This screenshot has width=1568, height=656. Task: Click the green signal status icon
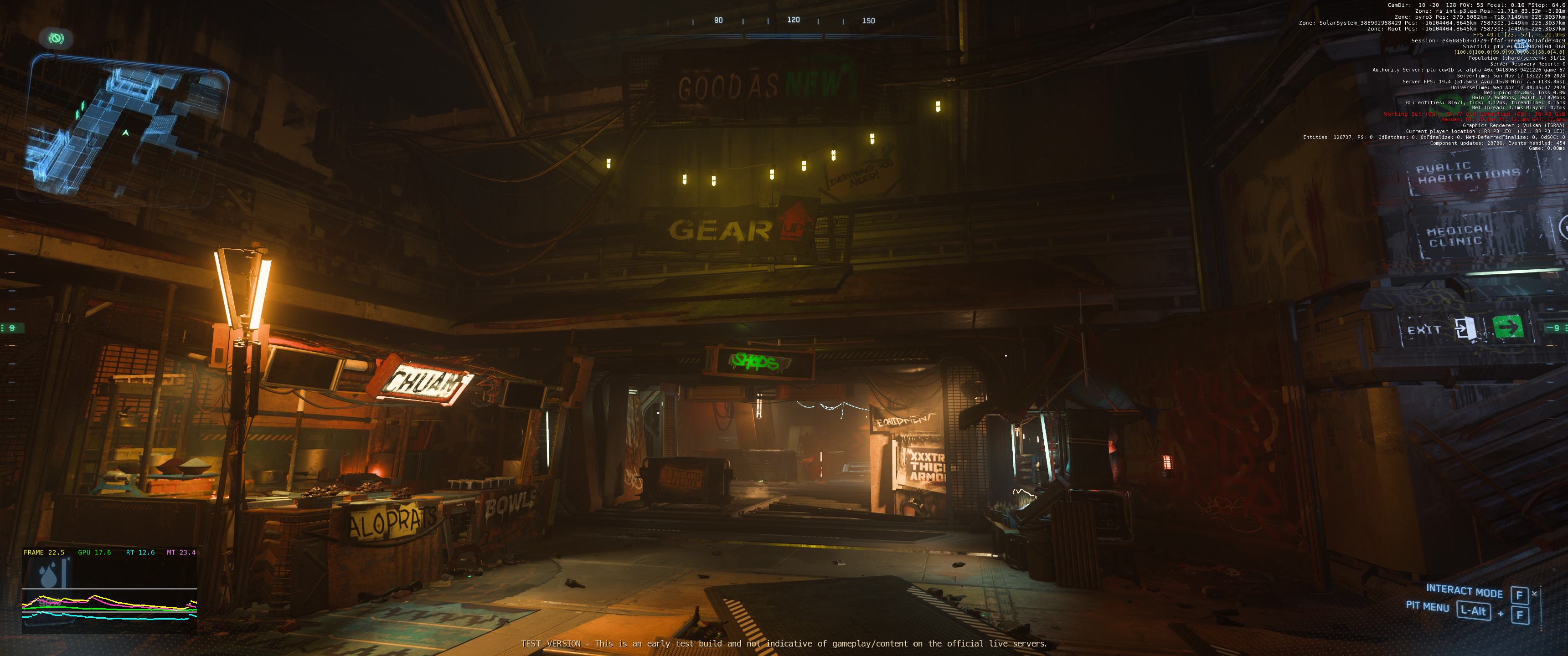56,39
